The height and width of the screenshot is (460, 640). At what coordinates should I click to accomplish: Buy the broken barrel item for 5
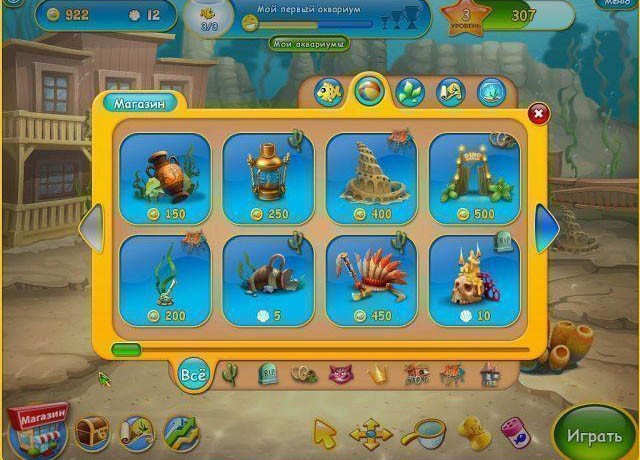pos(268,280)
